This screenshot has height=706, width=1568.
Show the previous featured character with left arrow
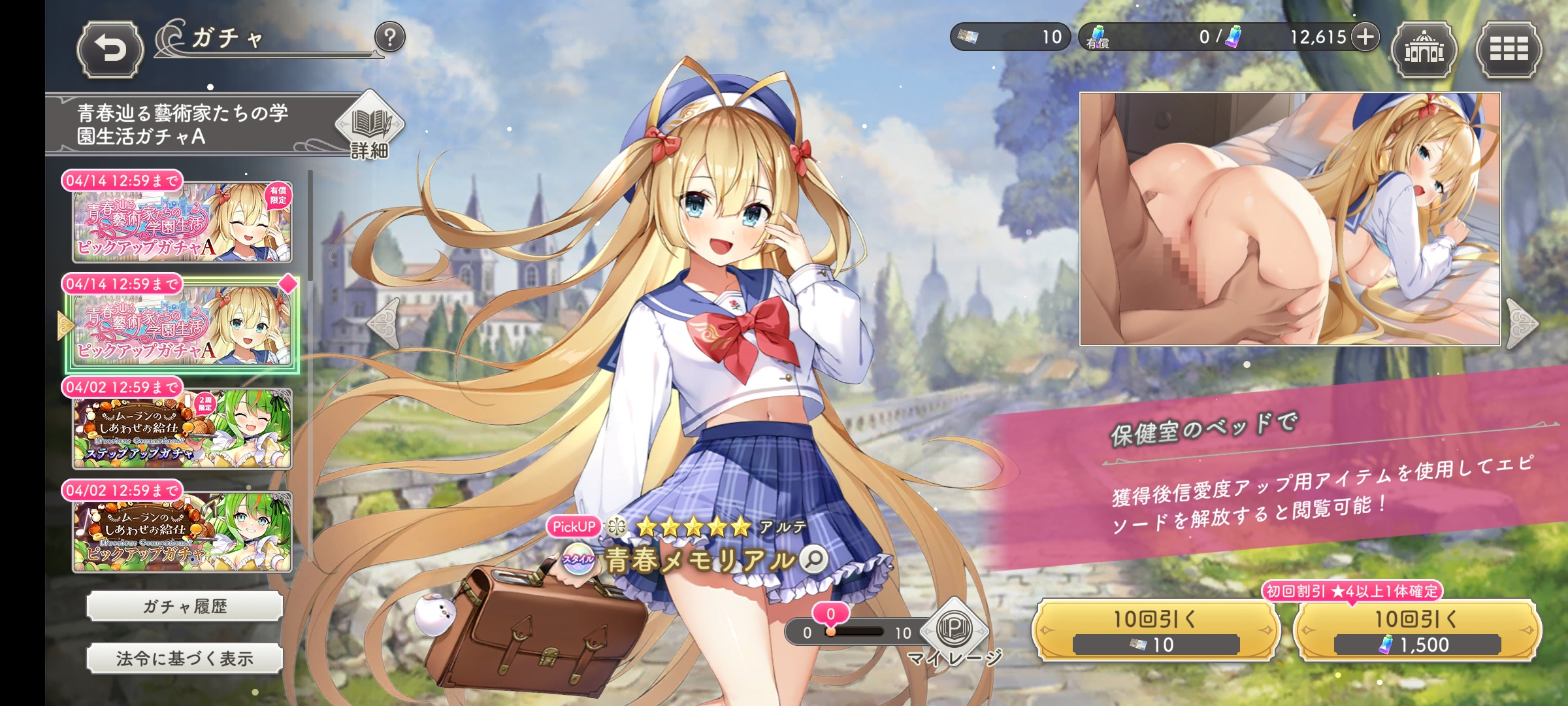pos(384,324)
